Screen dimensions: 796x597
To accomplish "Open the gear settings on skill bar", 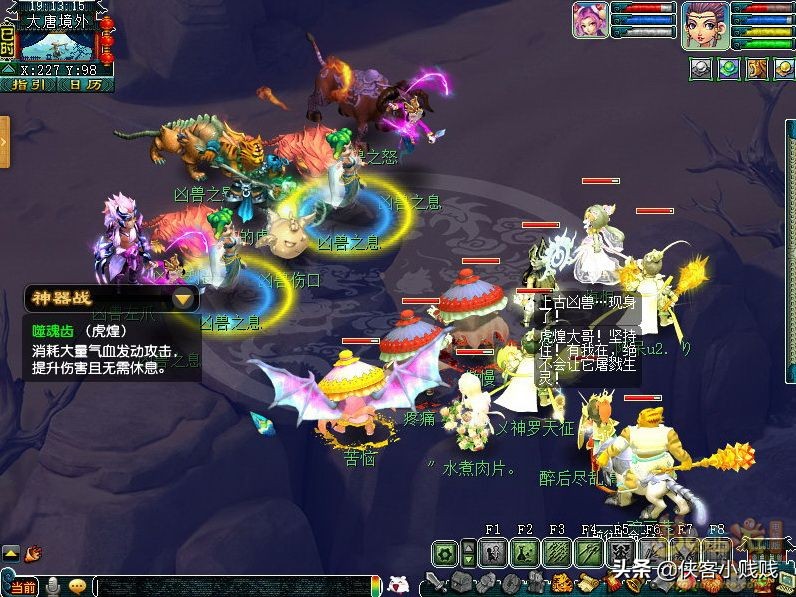I will (444, 552).
